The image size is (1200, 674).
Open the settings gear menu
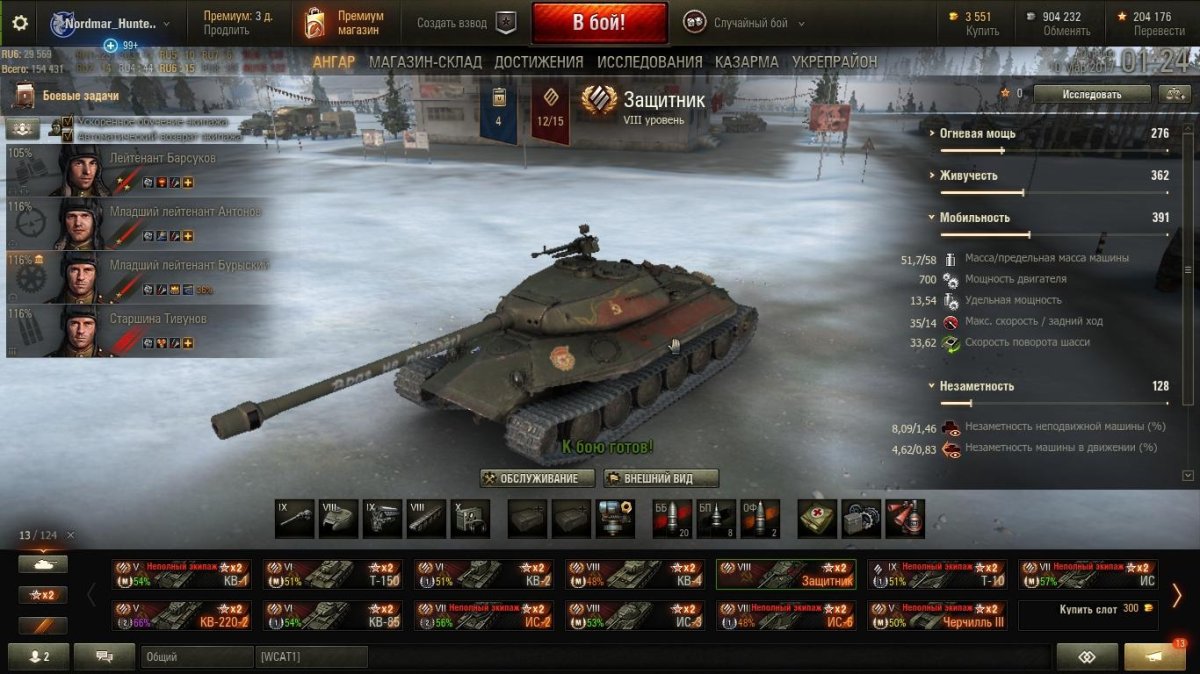pyautogui.click(x=20, y=23)
